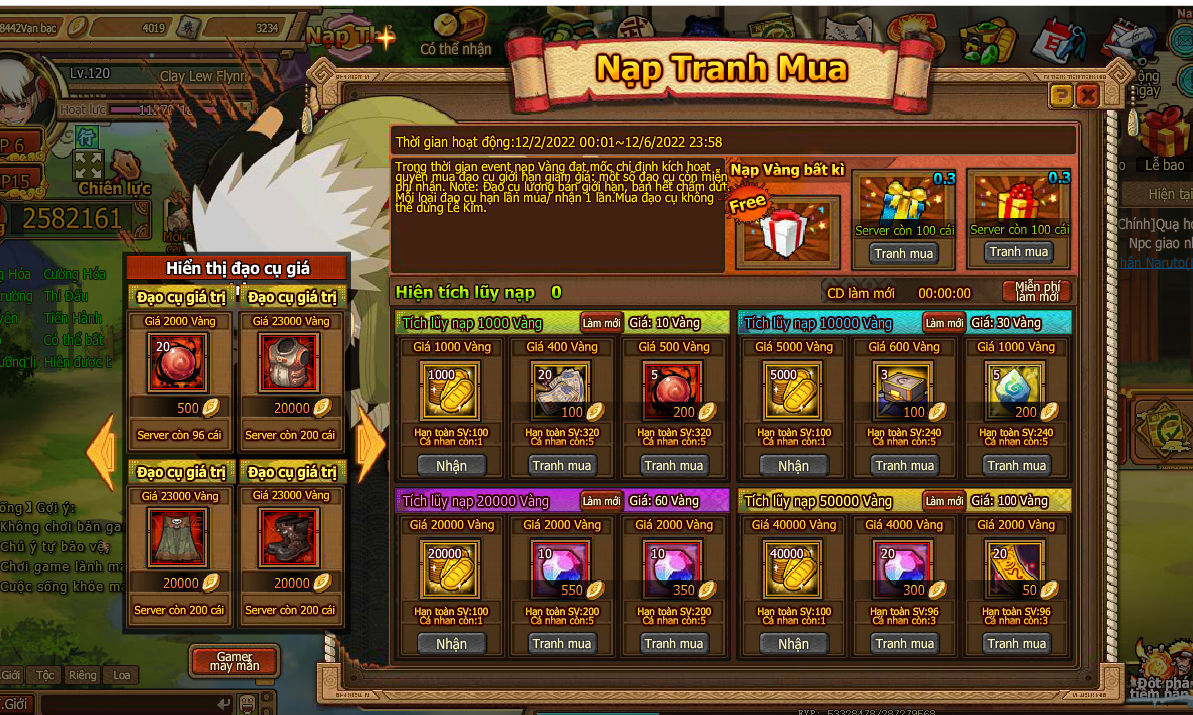
Task: Switch to the Tộc chat tab
Action: pos(46,675)
